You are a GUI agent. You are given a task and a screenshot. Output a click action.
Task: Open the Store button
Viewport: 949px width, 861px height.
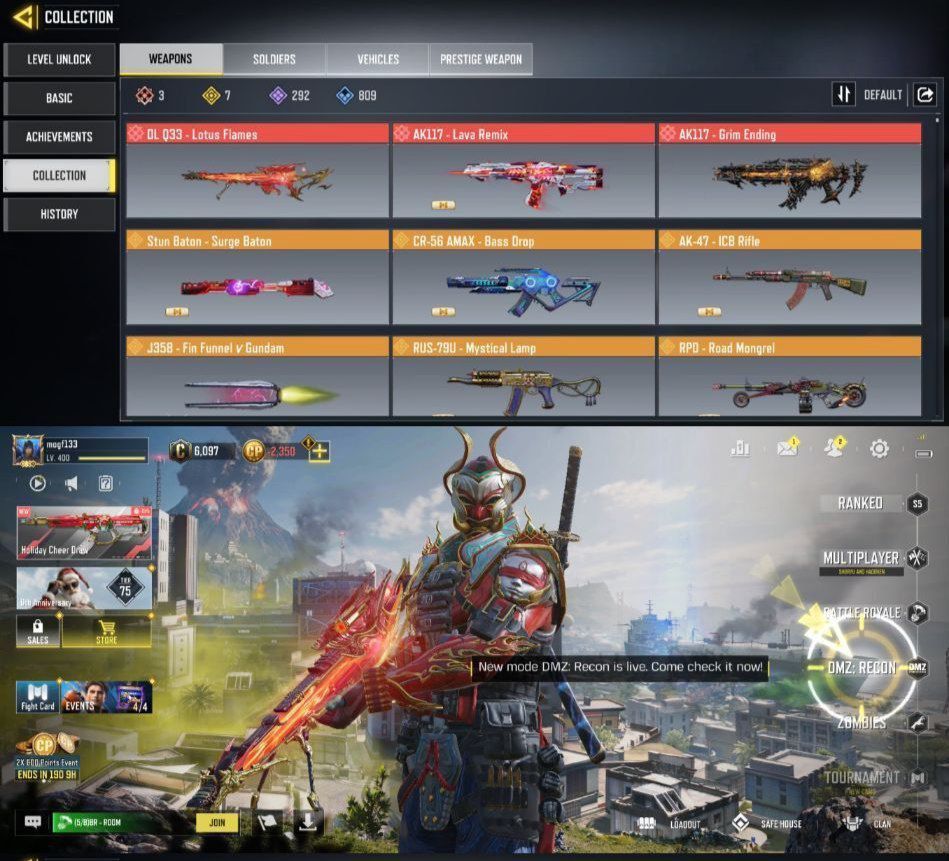107,632
